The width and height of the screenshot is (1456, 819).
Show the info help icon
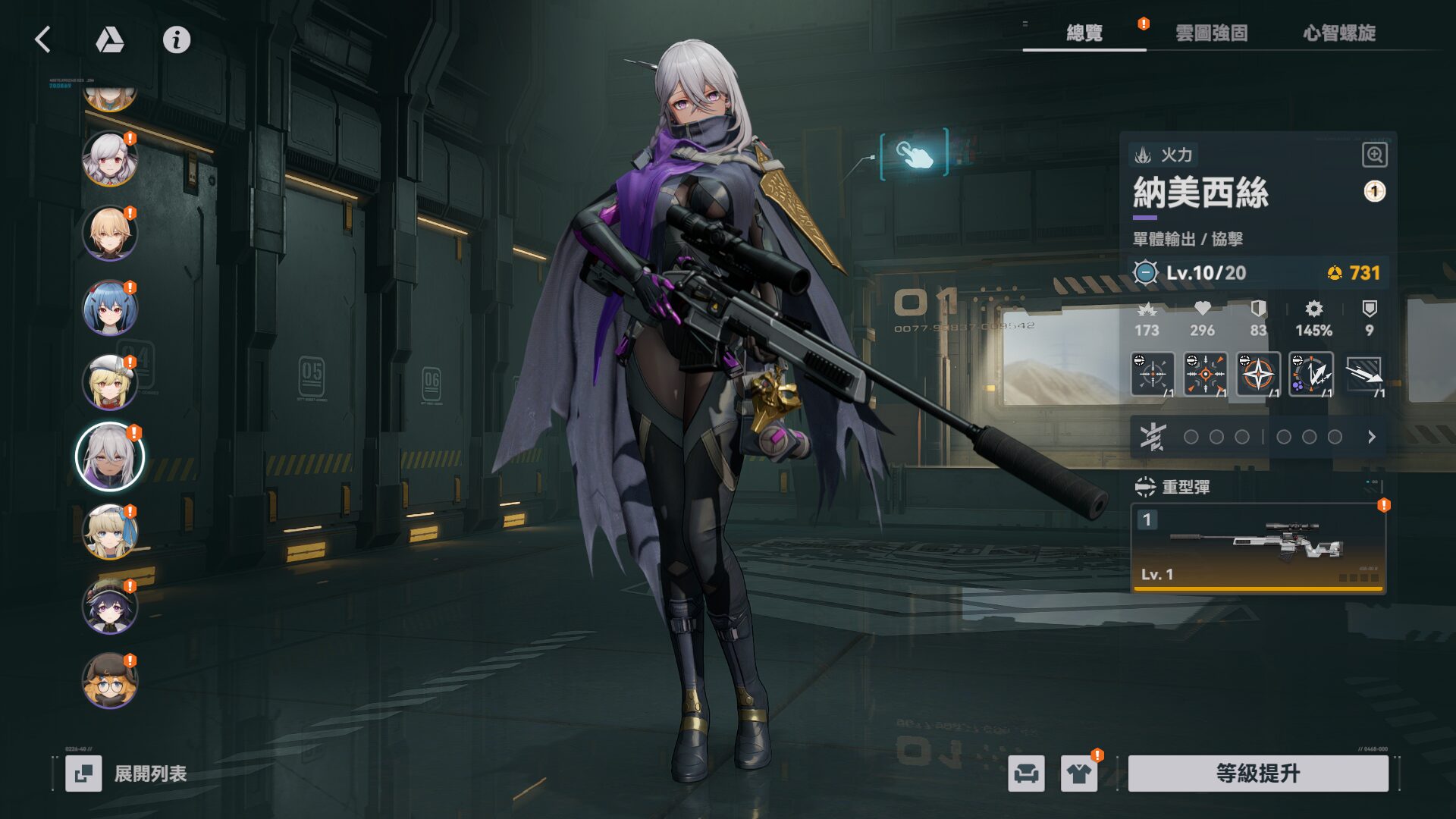pos(177,39)
